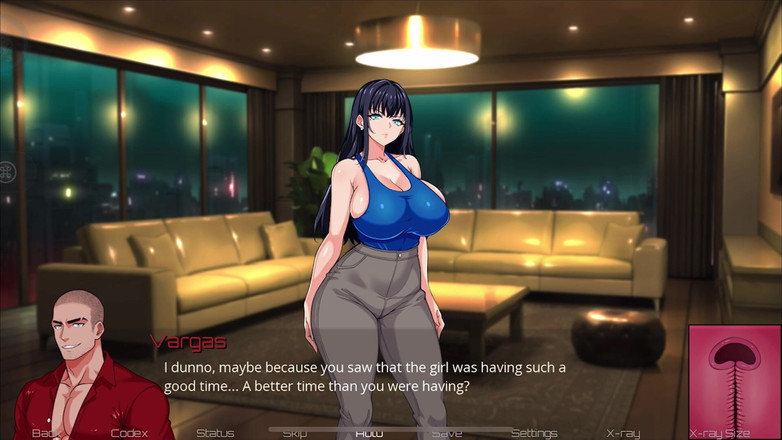Toggle Auto dialogue advance
This screenshot has width=782, height=440.
[369, 433]
